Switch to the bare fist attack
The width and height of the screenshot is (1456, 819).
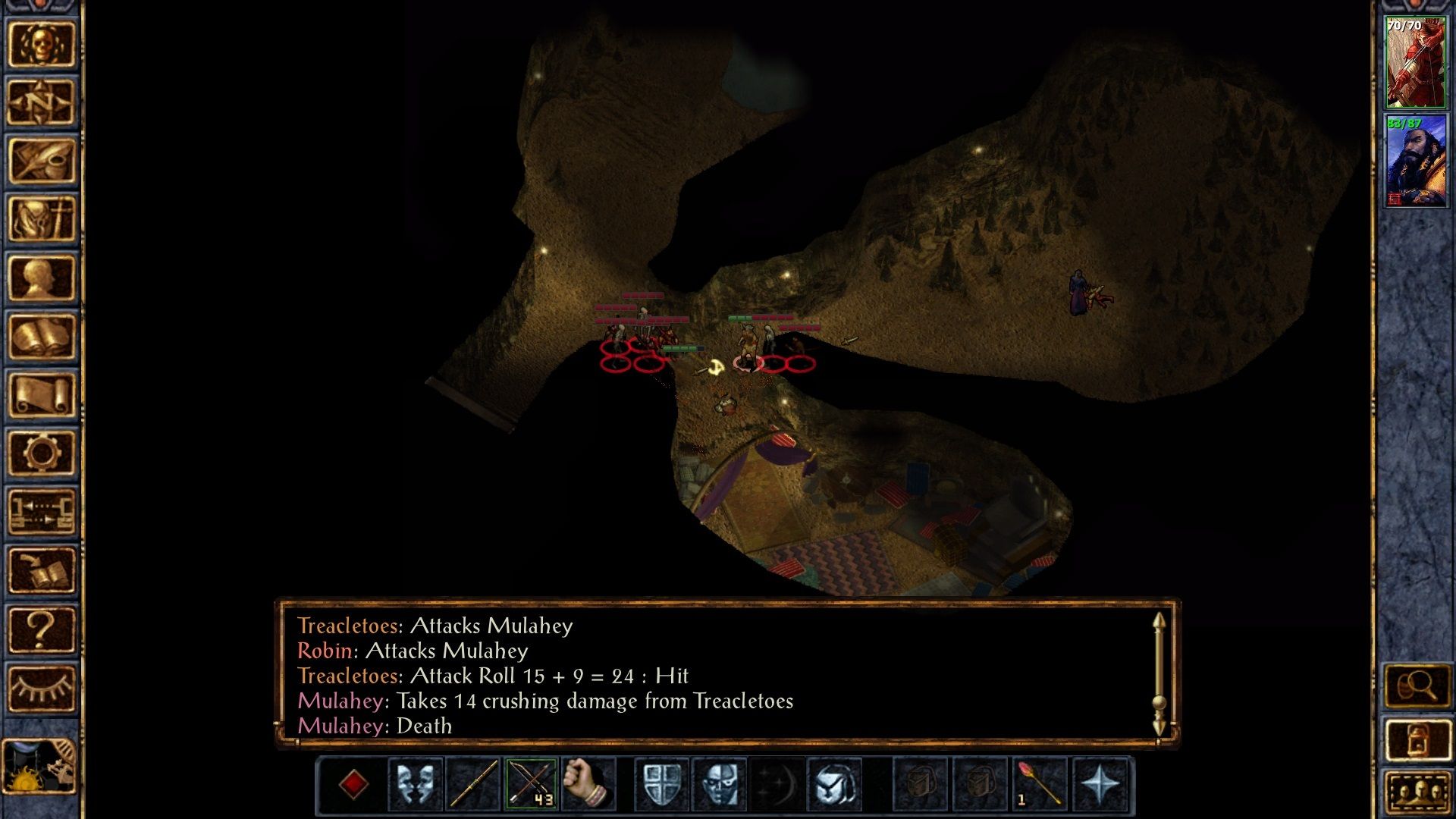tap(588, 784)
